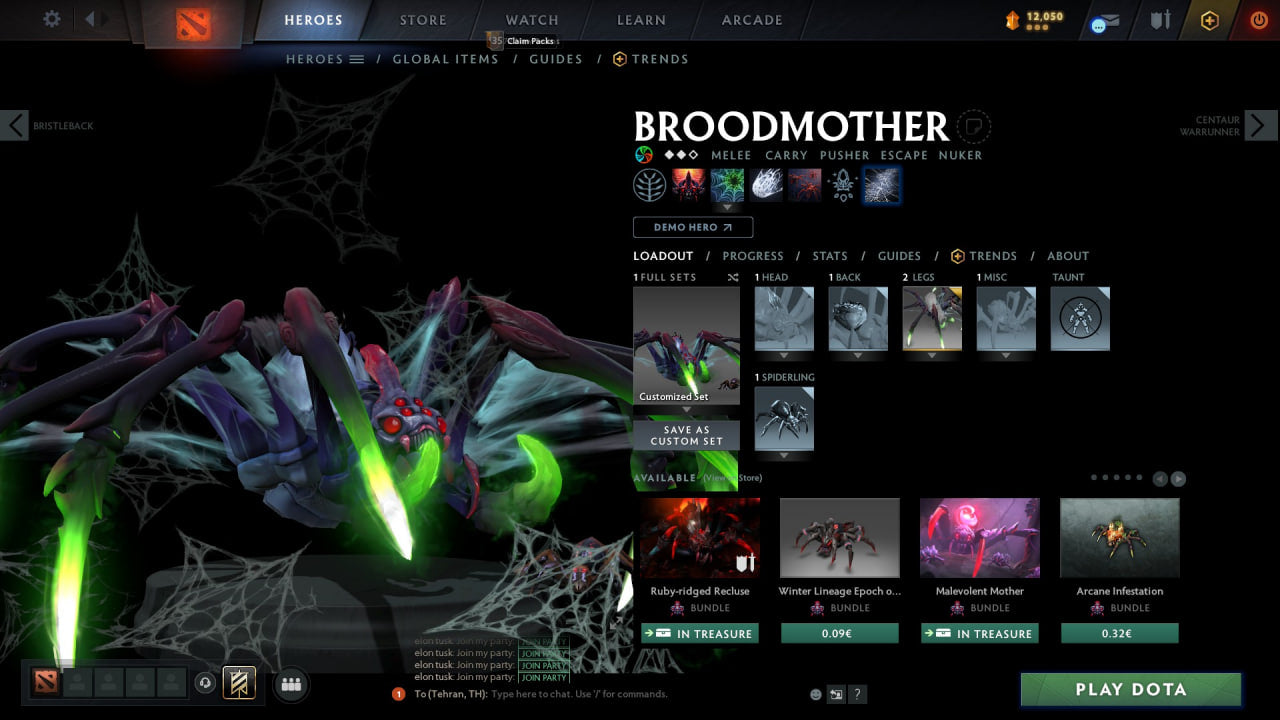Select the green spiderweb style icon for Broodmother
Screen dimensions: 1280x720
[728, 184]
